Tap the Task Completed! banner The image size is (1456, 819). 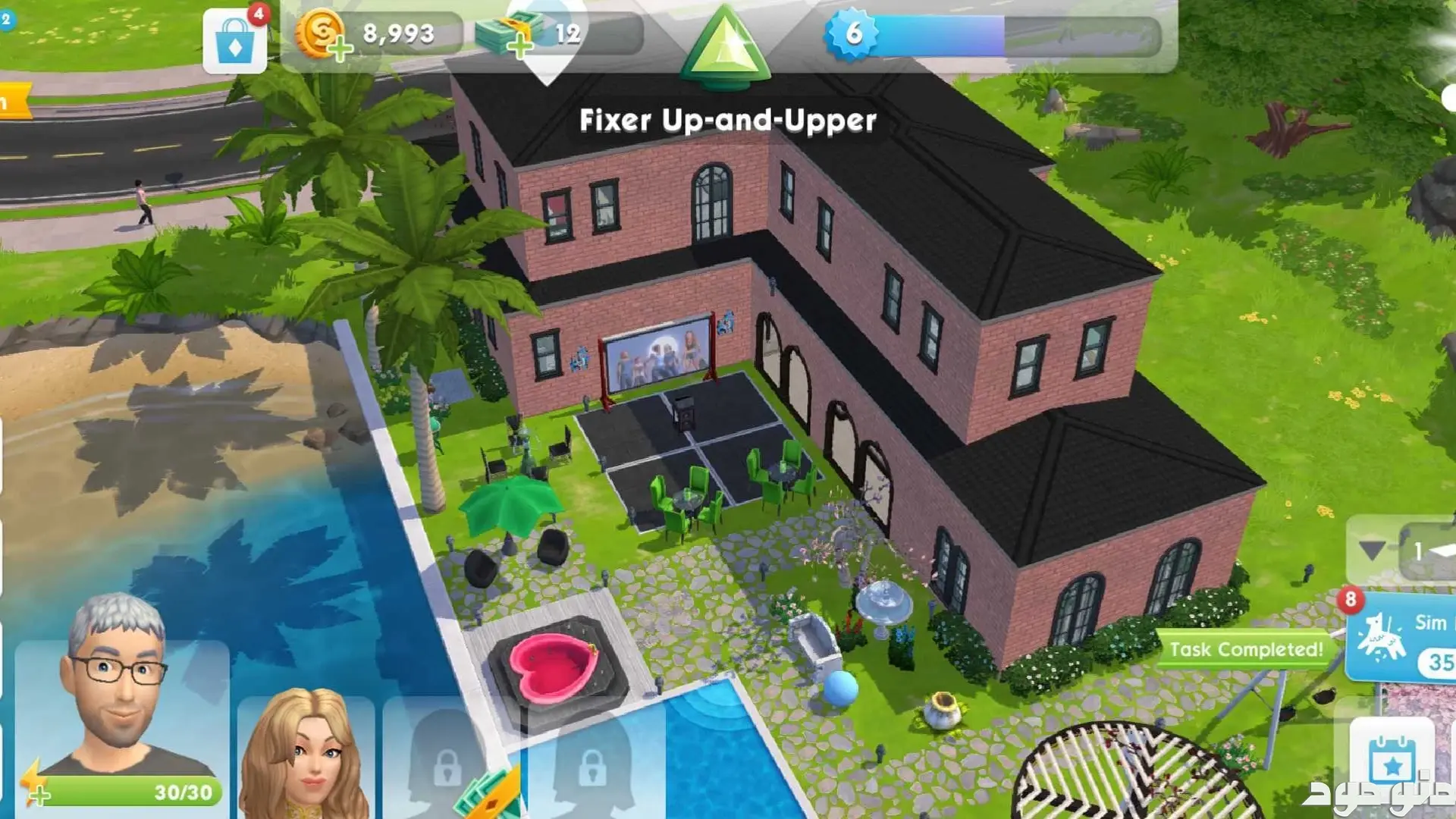pyautogui.click(x=1244, y=649)
